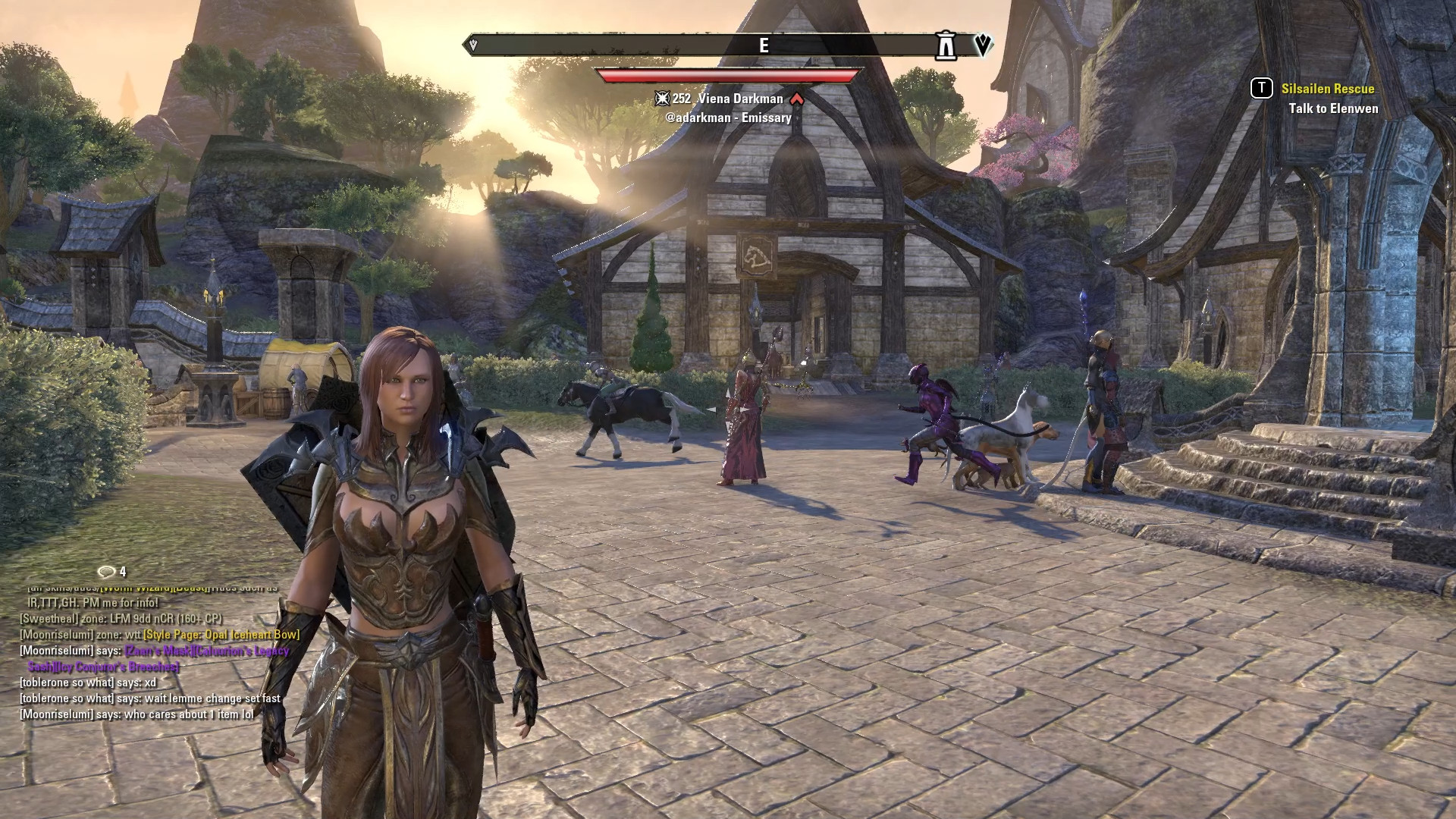Image resolution: width=1456 pixels, height=819 pixels.
Task: Open the chat notification bubble icon
Action: [107, 572]
